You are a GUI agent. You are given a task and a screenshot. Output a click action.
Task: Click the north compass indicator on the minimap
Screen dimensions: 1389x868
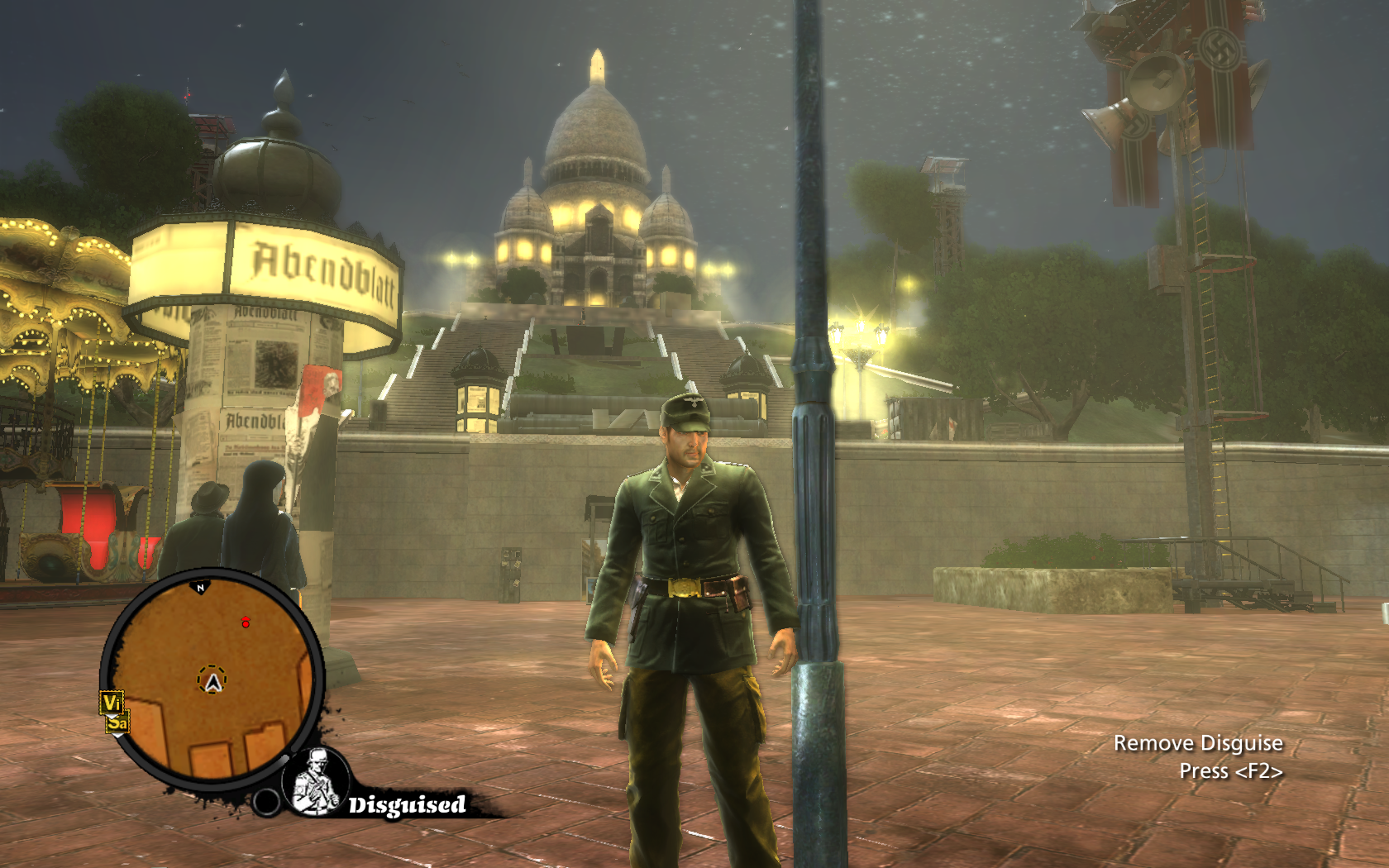click(200, 588)
